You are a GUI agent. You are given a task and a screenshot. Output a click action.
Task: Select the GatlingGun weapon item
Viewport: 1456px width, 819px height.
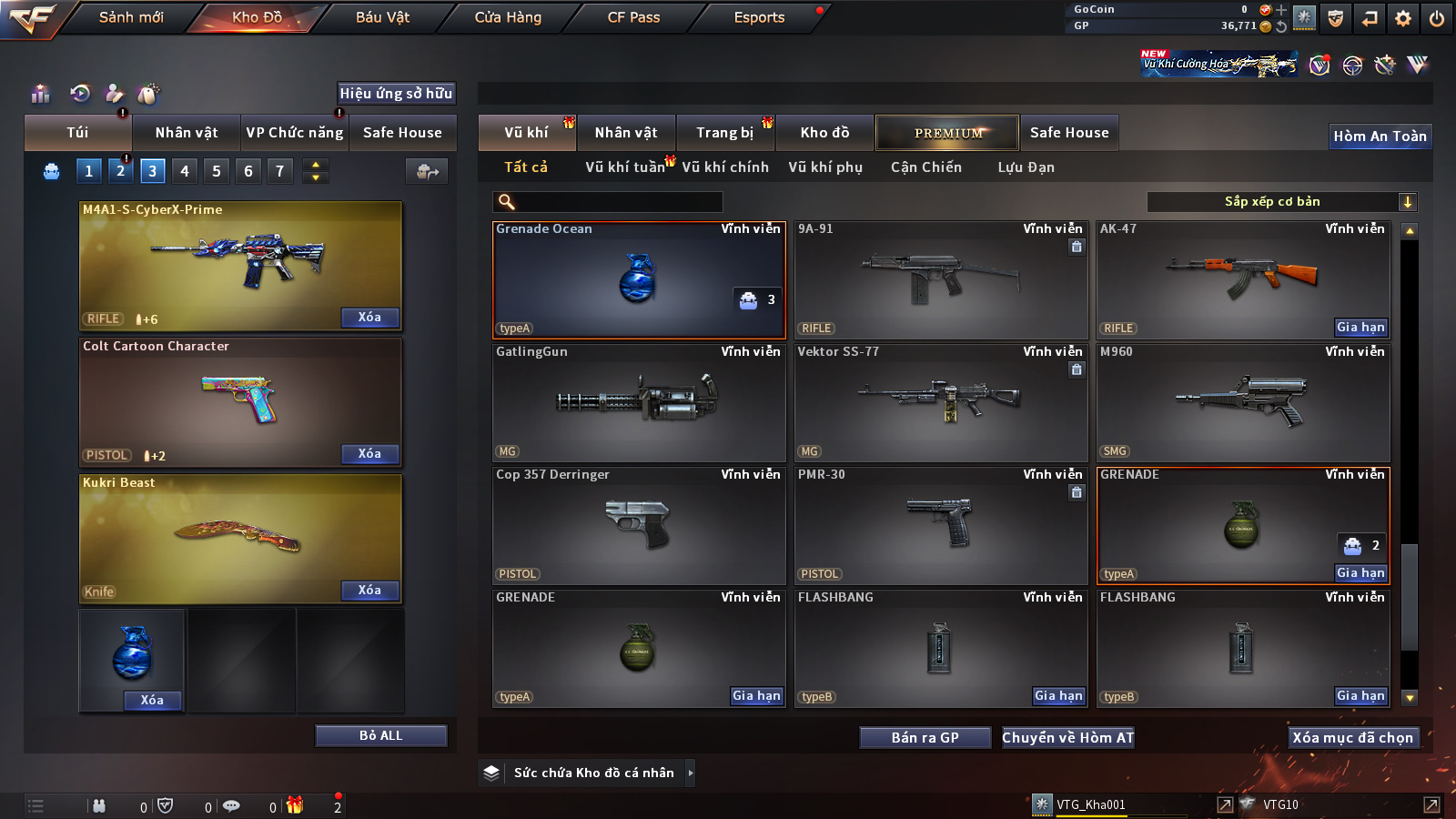pyautogui.click(x=638, y=402)
